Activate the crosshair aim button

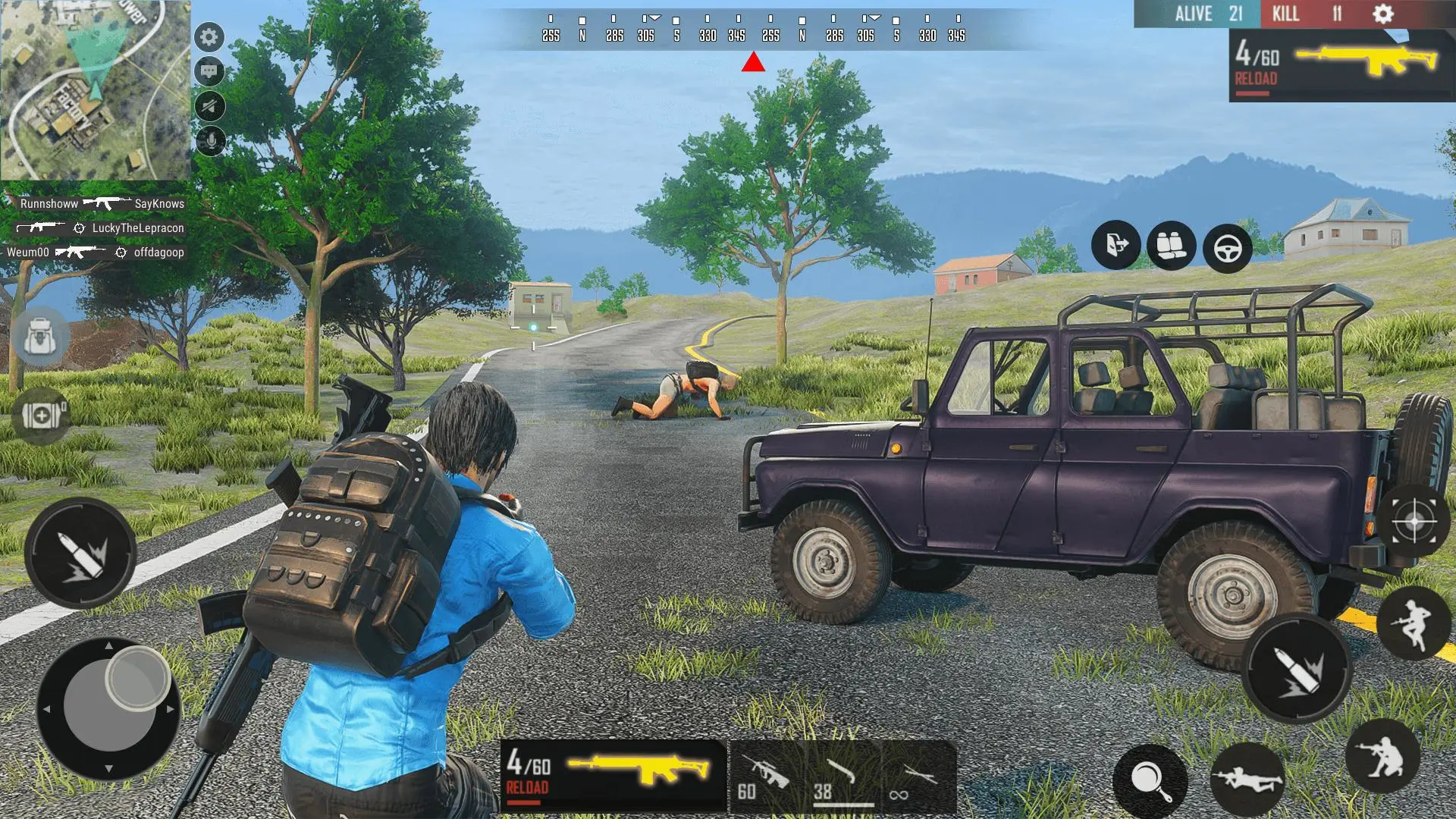click(x=1414, y=522)
